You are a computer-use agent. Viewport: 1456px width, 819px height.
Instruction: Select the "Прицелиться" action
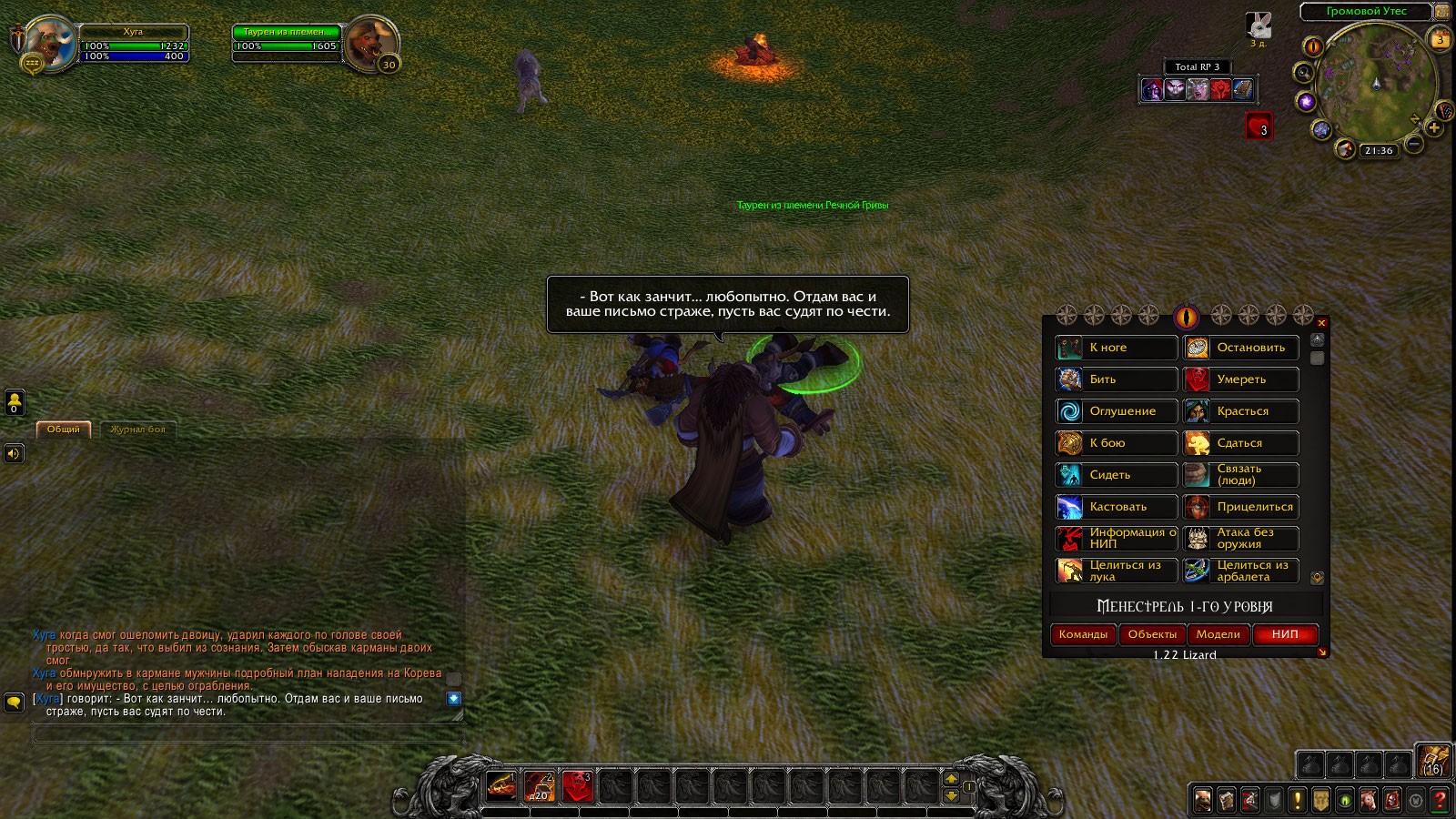click(1241, 507)
